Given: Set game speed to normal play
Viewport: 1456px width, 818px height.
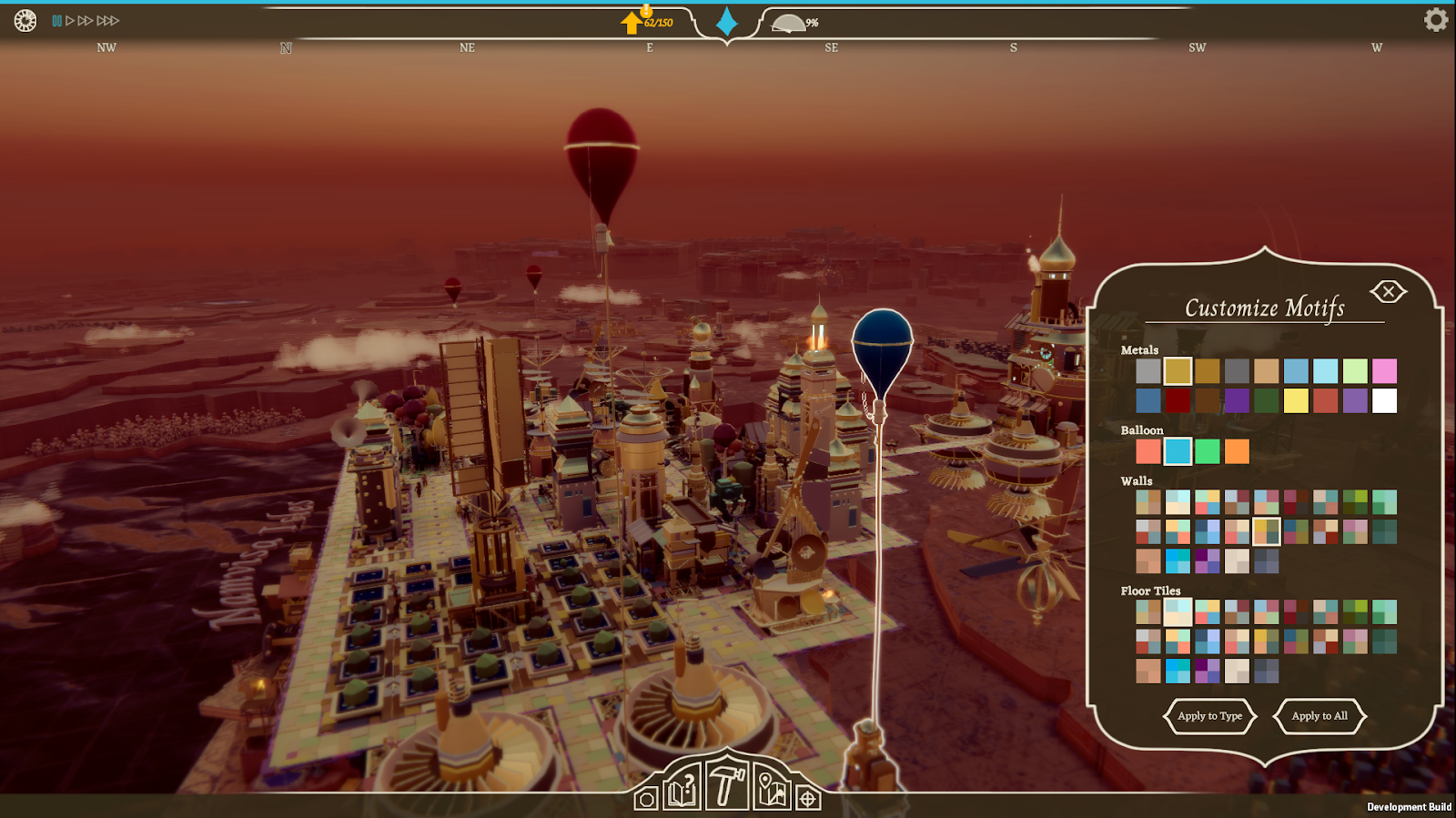Looking at the screenshot, I should point(70,21).
